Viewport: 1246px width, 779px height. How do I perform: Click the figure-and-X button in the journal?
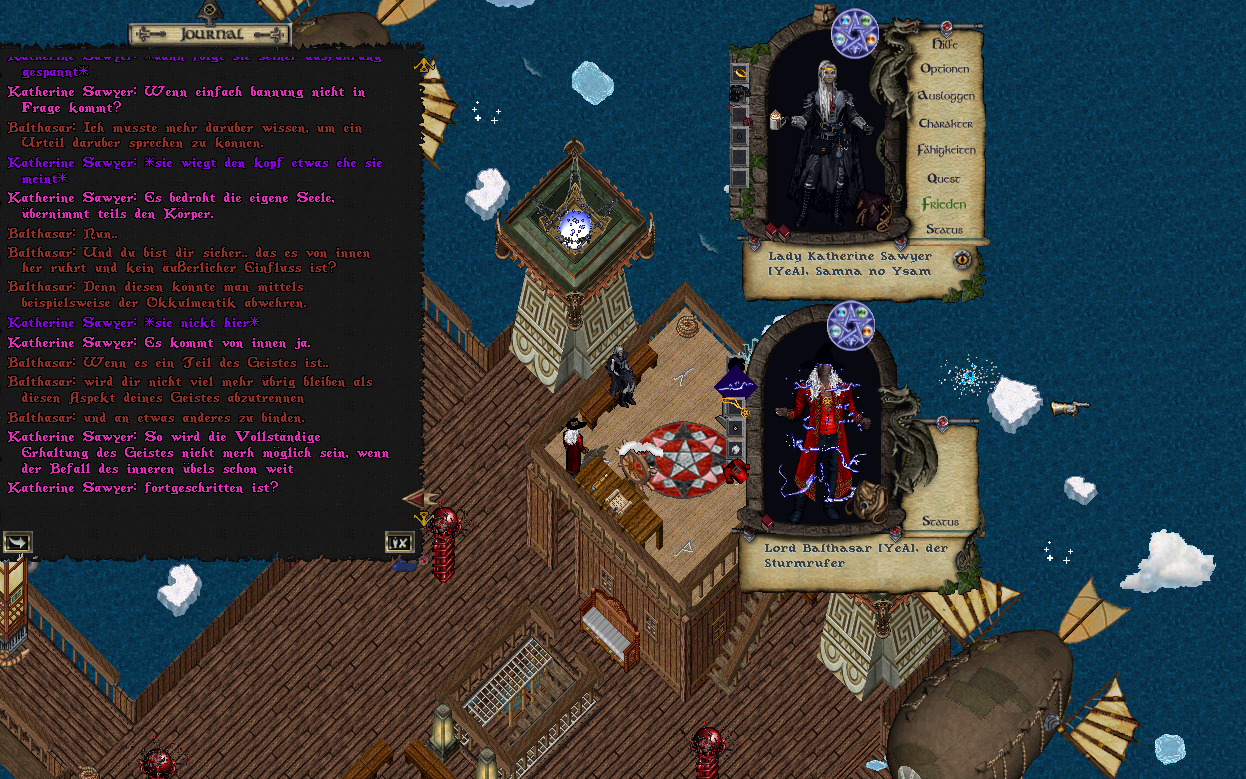pos(399,542)
